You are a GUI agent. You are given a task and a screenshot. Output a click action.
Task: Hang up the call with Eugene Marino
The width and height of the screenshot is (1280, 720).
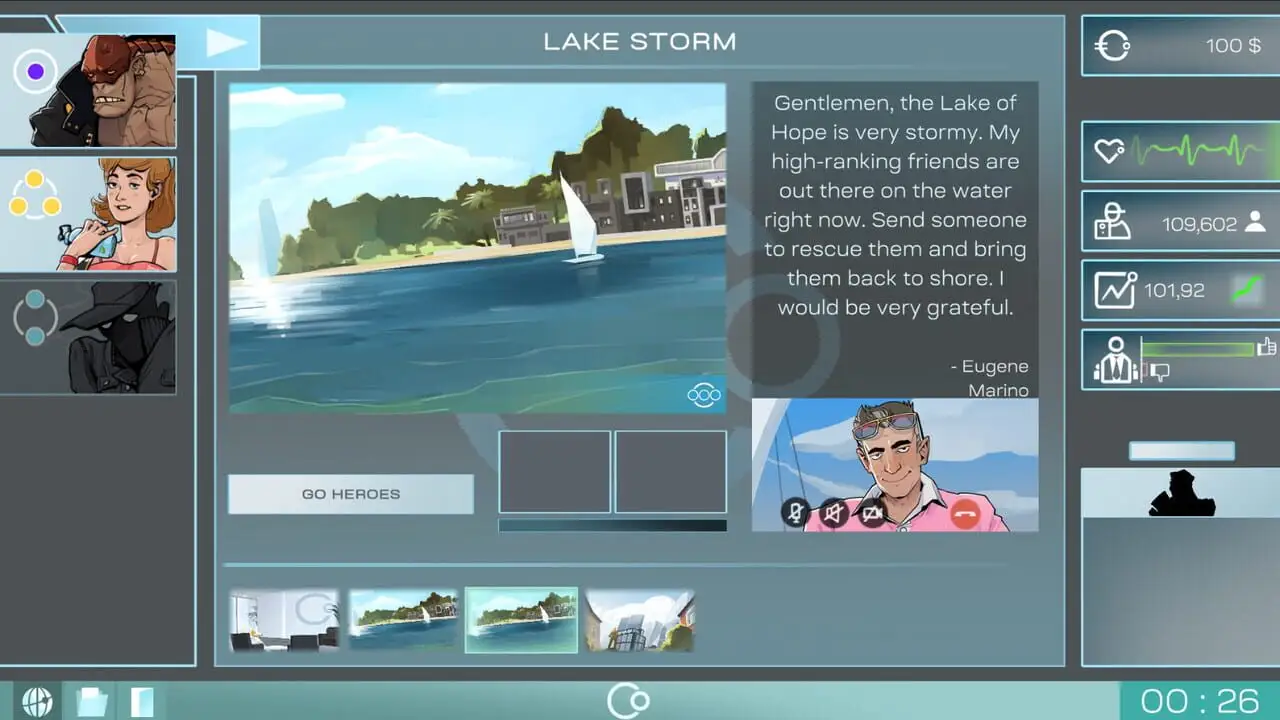(x=965, y=514)
